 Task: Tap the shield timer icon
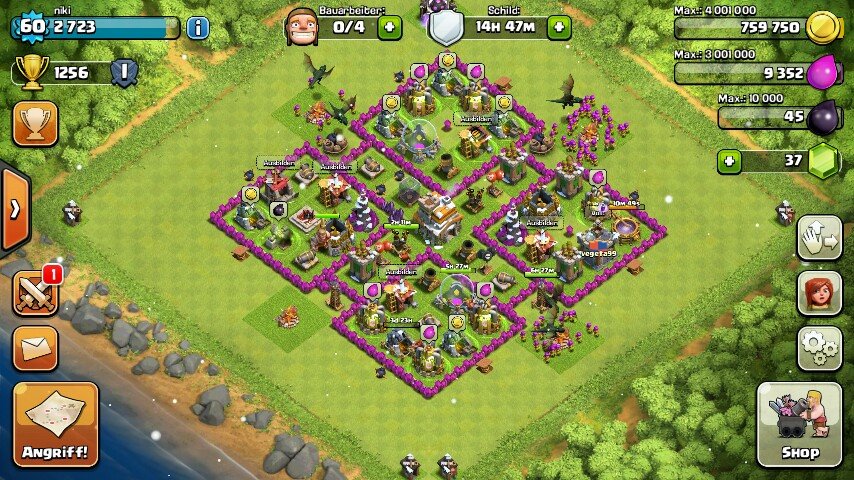point(446,26)
